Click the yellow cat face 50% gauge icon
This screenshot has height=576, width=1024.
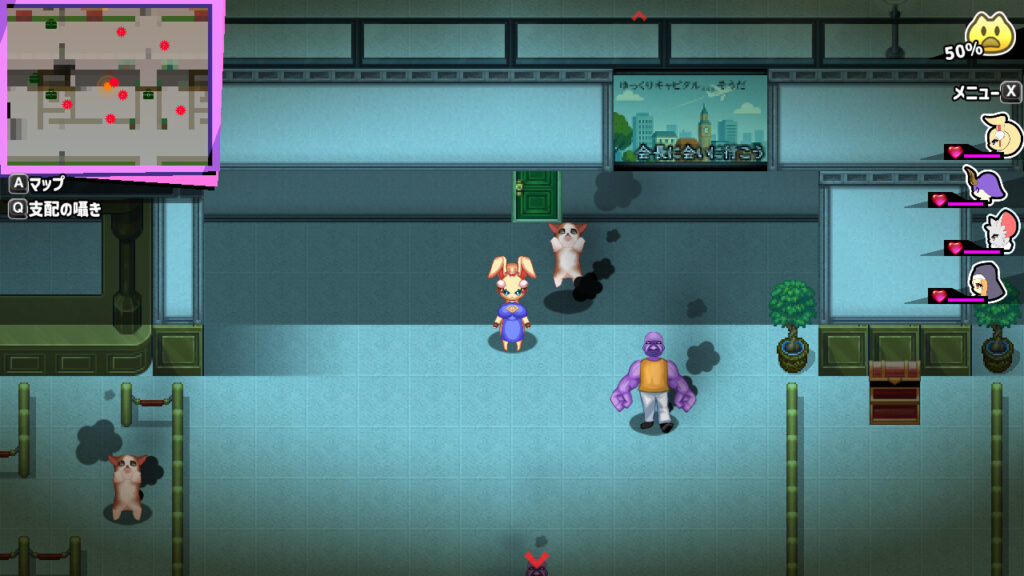[x=990, y=36]
